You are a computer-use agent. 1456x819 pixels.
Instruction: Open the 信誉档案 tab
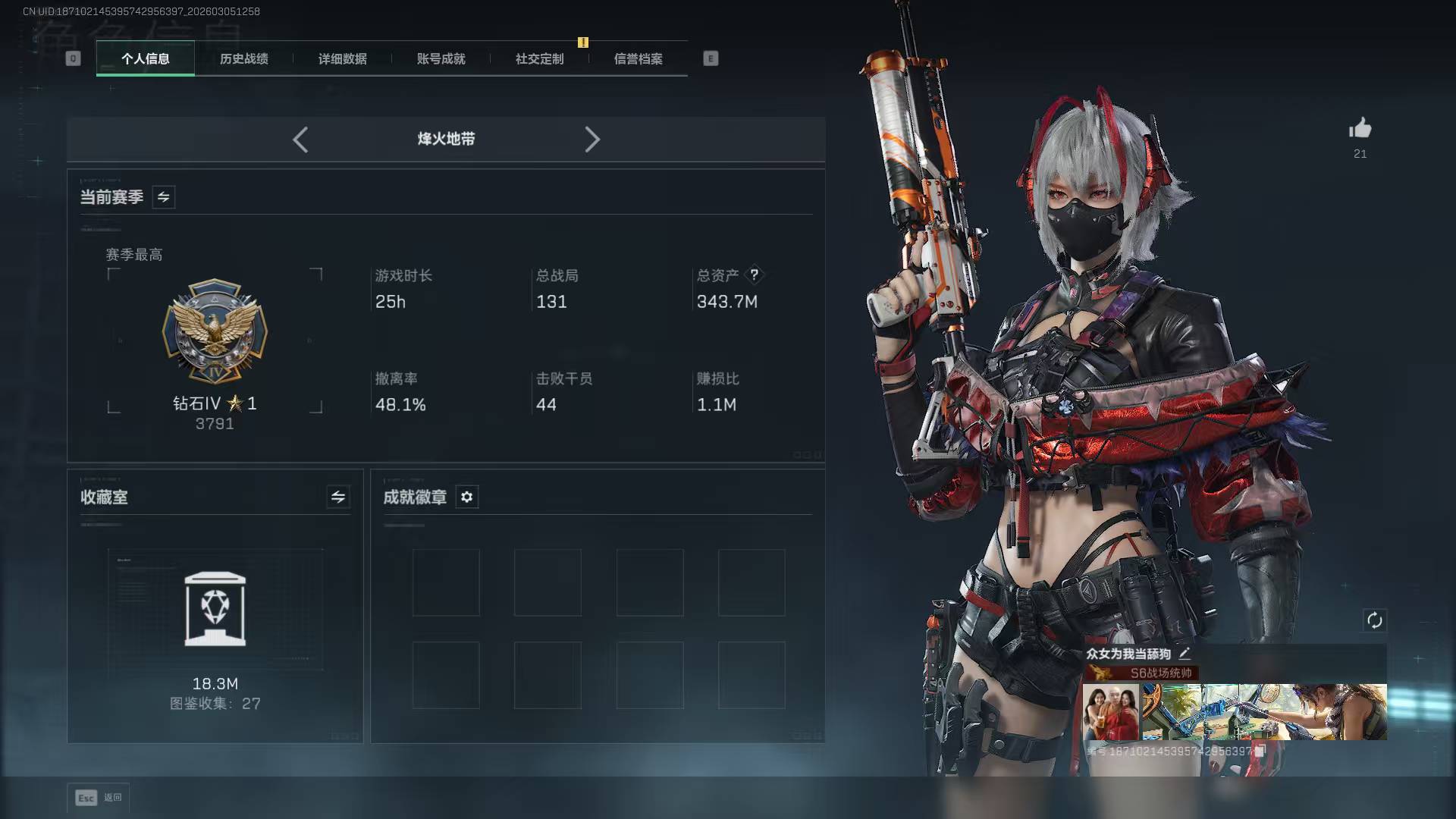638,59
